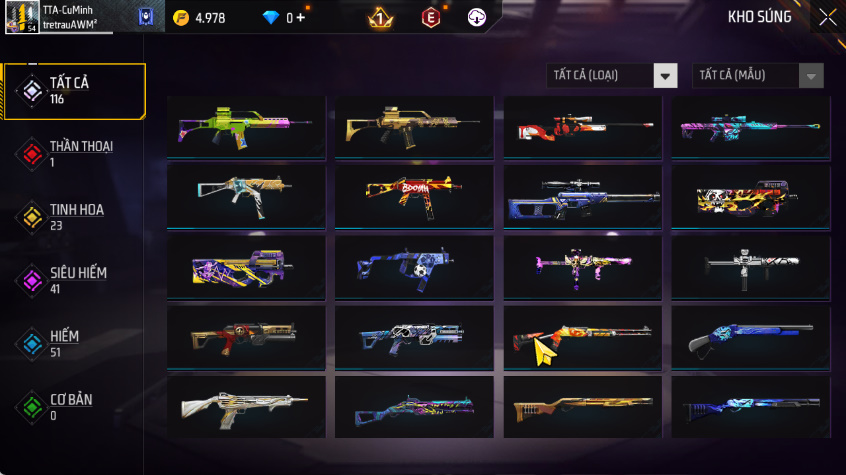Viewport: 846px width, 475px height.
Task: Open the red E badge icon
Action: (431, 17)
